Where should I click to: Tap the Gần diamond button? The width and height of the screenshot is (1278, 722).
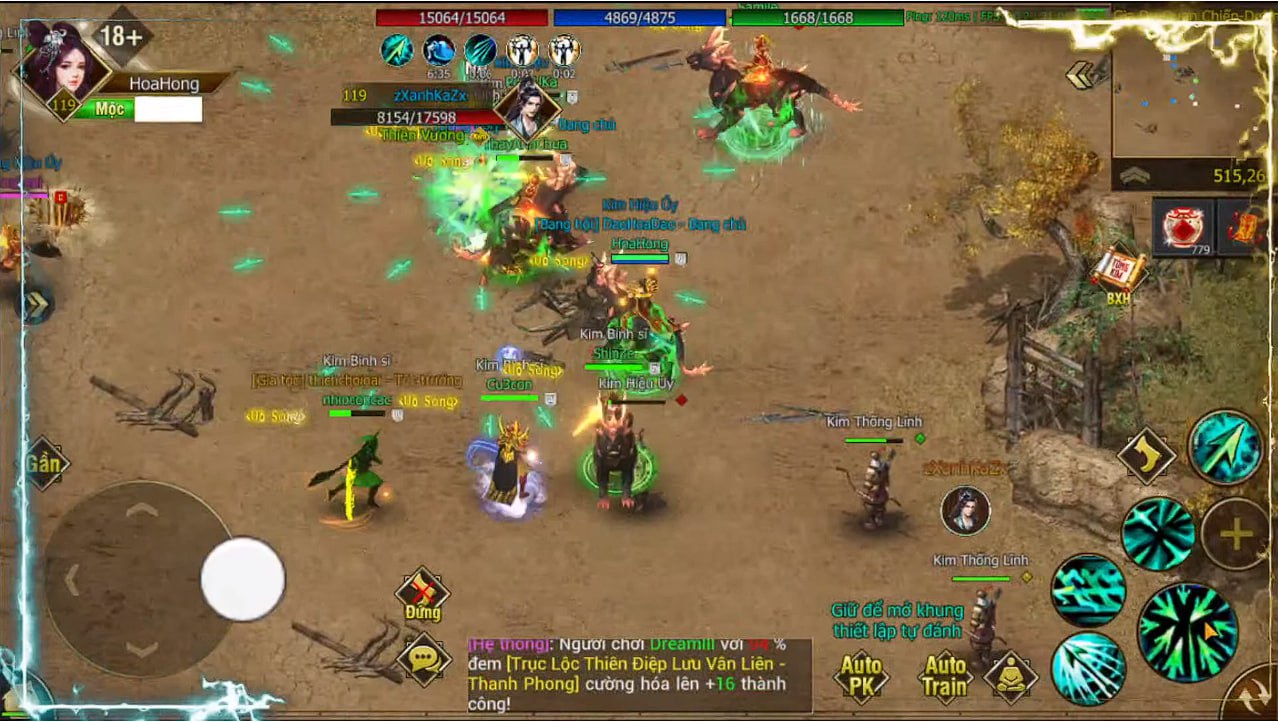point(43,463)
